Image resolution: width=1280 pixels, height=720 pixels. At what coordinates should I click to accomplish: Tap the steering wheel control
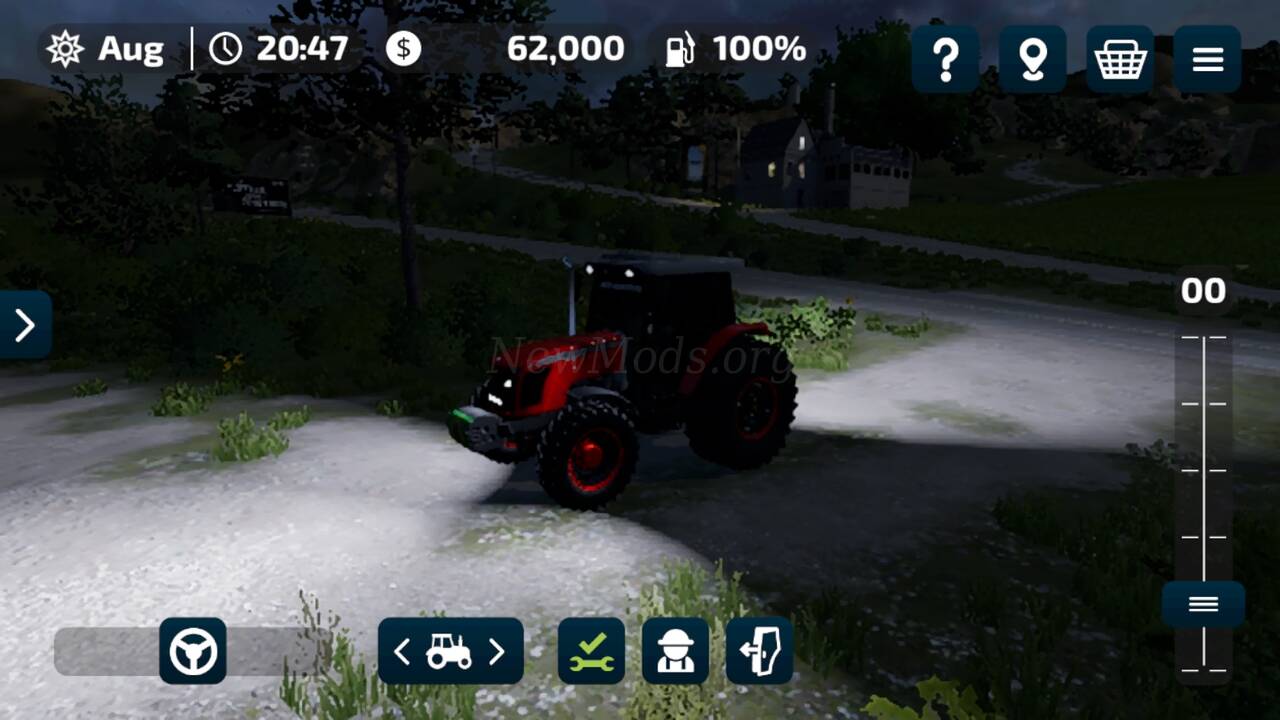[x=193, y=651]
